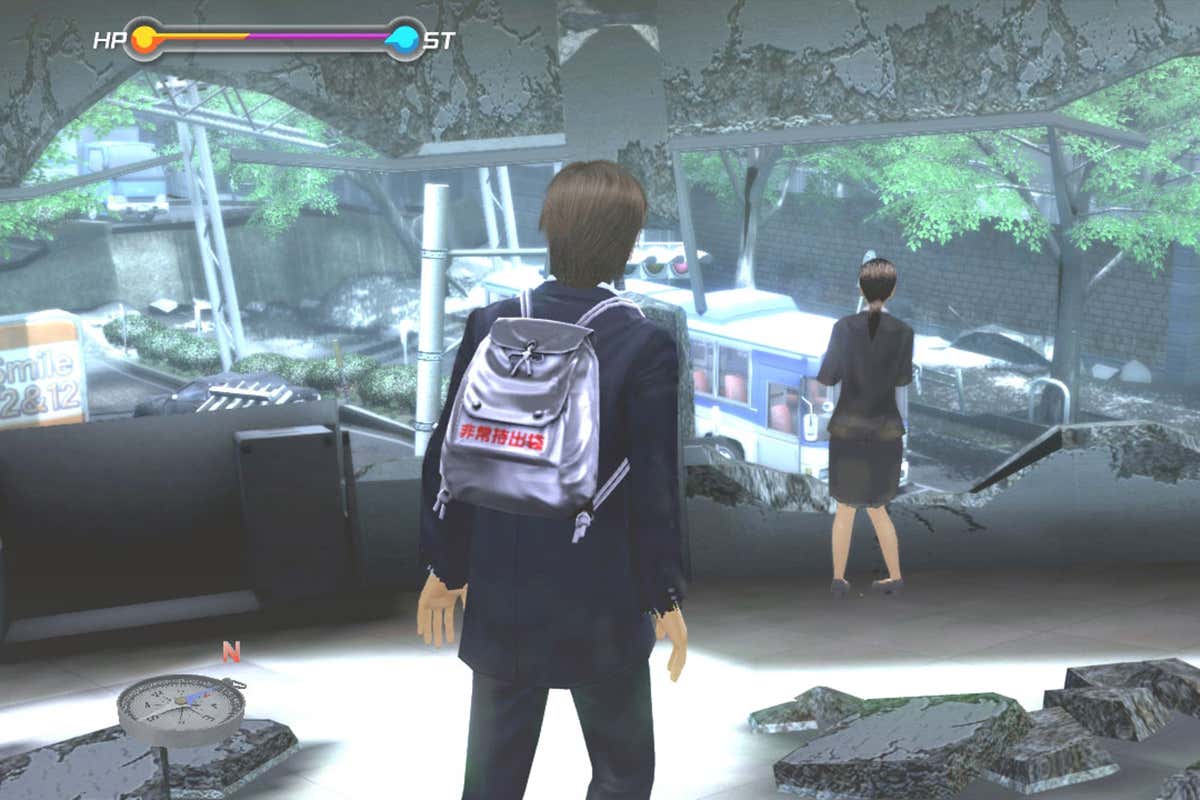Screen dimensions: 1200x800
Task: Click the compass in the corner
Action: coord(181,709)
